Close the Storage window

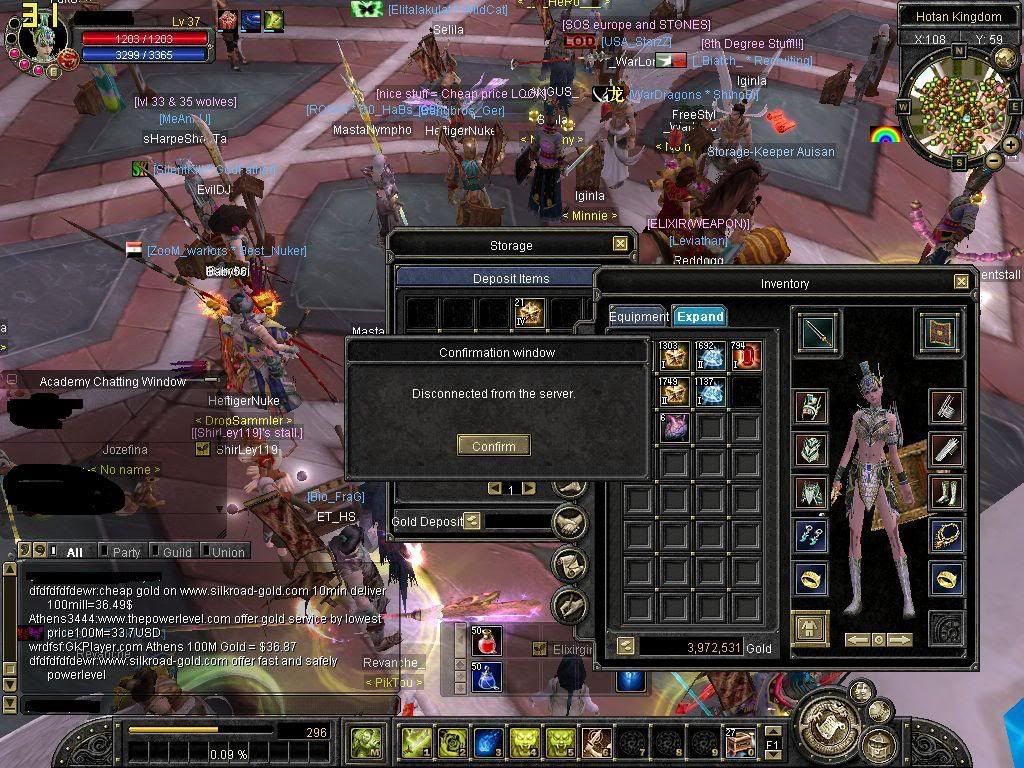click(620, 244)
